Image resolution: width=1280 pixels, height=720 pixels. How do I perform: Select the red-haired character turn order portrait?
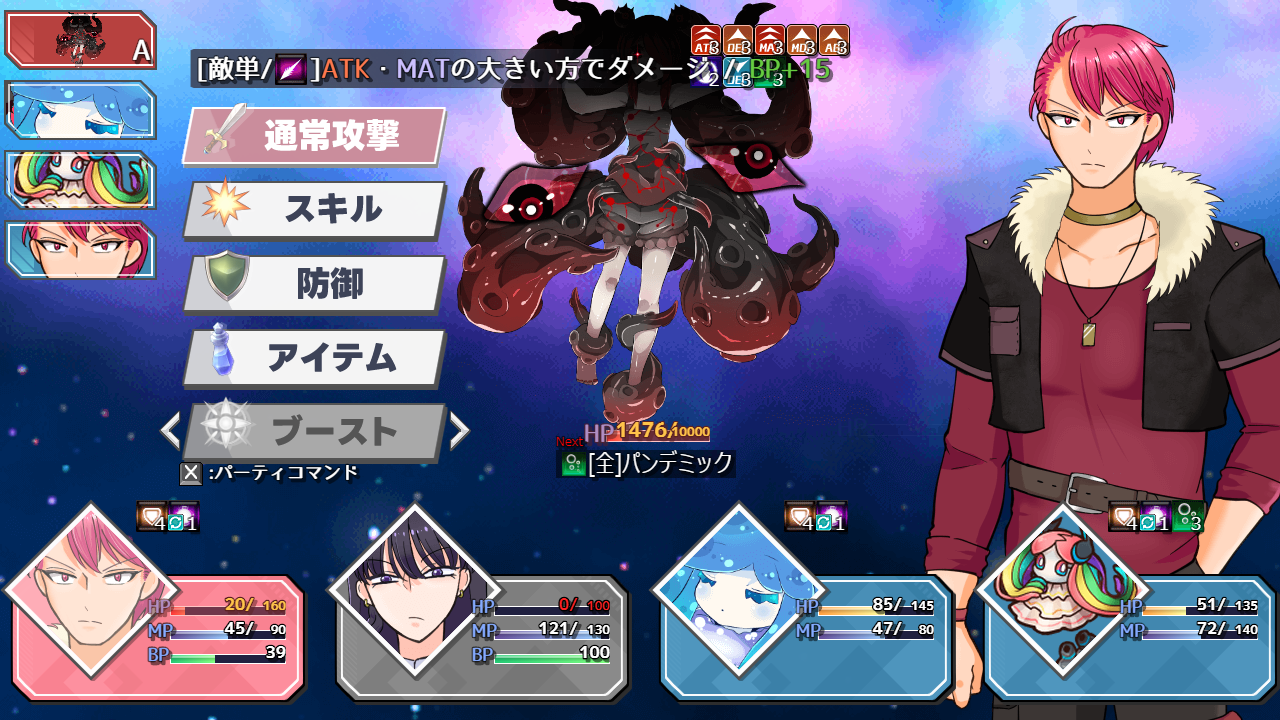click(80, 249)
